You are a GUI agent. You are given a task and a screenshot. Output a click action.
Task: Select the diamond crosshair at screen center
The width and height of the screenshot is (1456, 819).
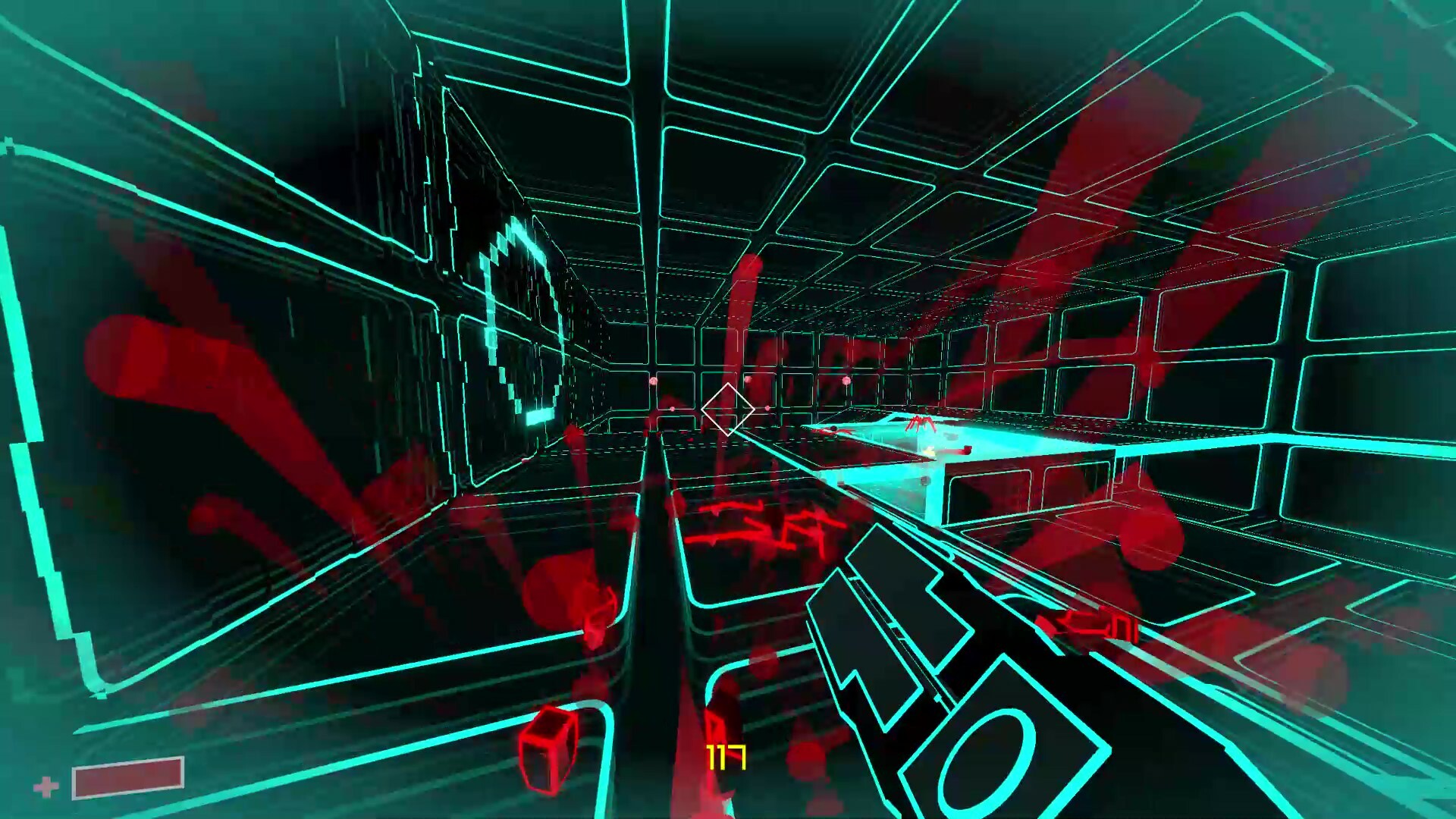pos(727,410)
